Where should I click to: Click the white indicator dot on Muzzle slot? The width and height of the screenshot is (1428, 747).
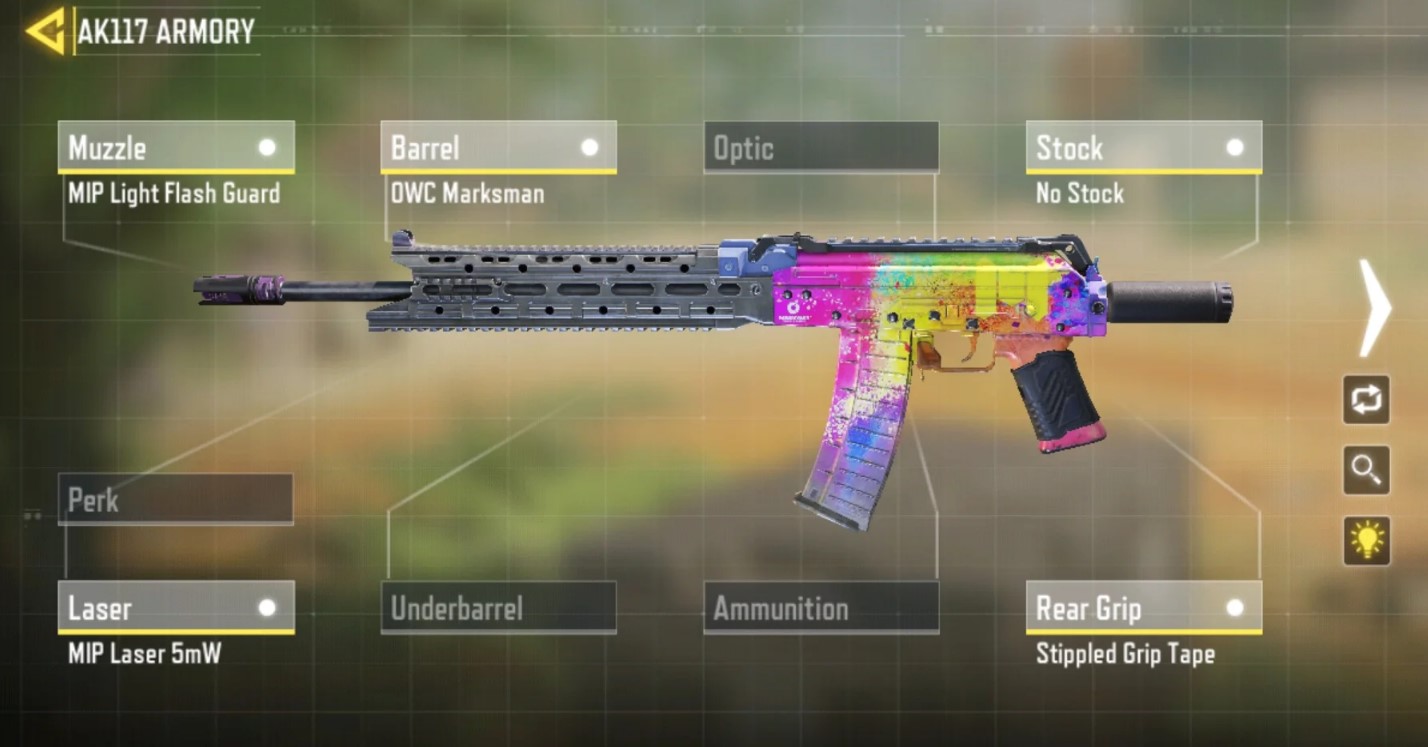(x=267, y=148)
